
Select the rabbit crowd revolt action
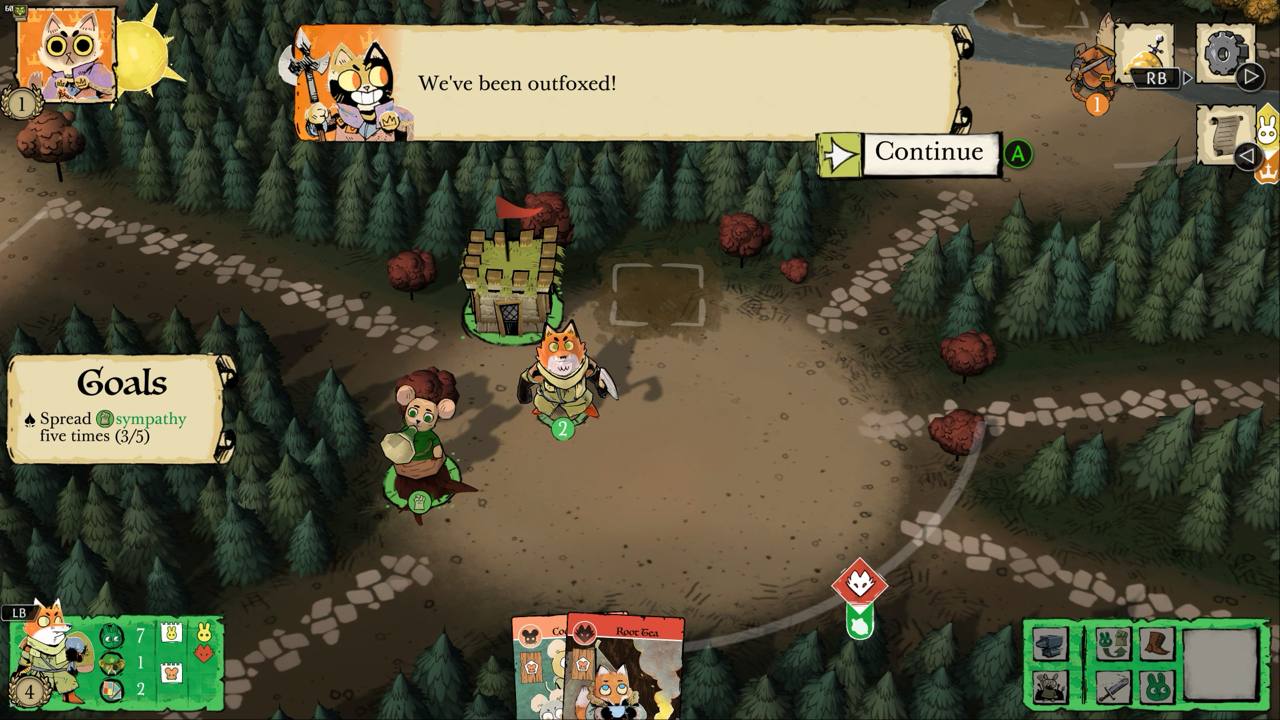point(1048,687)
